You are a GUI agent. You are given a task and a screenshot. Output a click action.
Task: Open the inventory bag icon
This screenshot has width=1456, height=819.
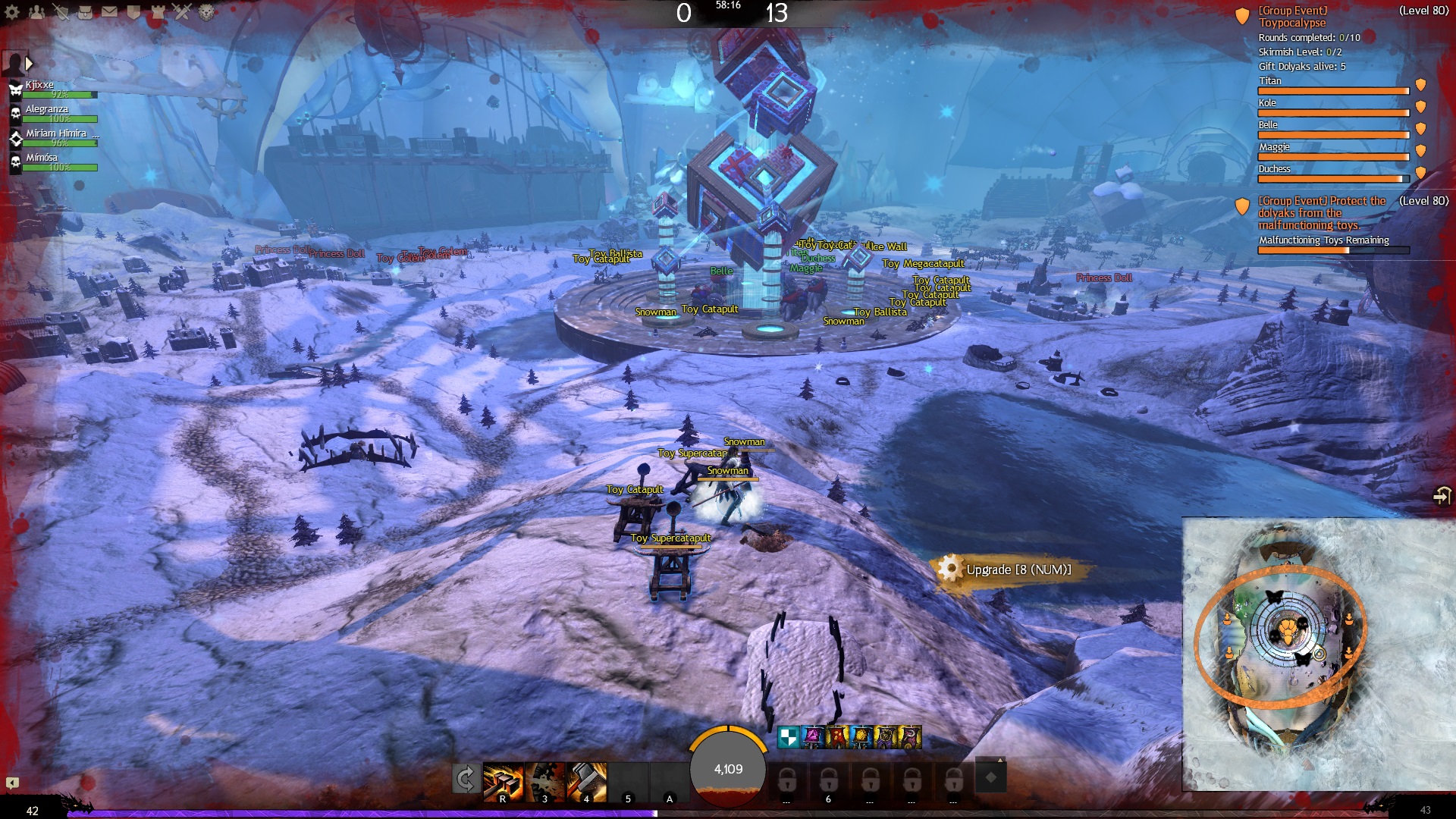point(86,12)
